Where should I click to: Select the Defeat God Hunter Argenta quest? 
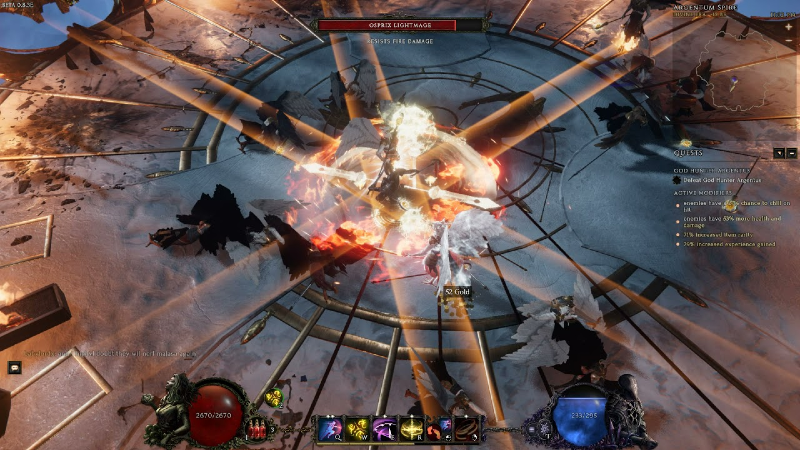(718, 182)
